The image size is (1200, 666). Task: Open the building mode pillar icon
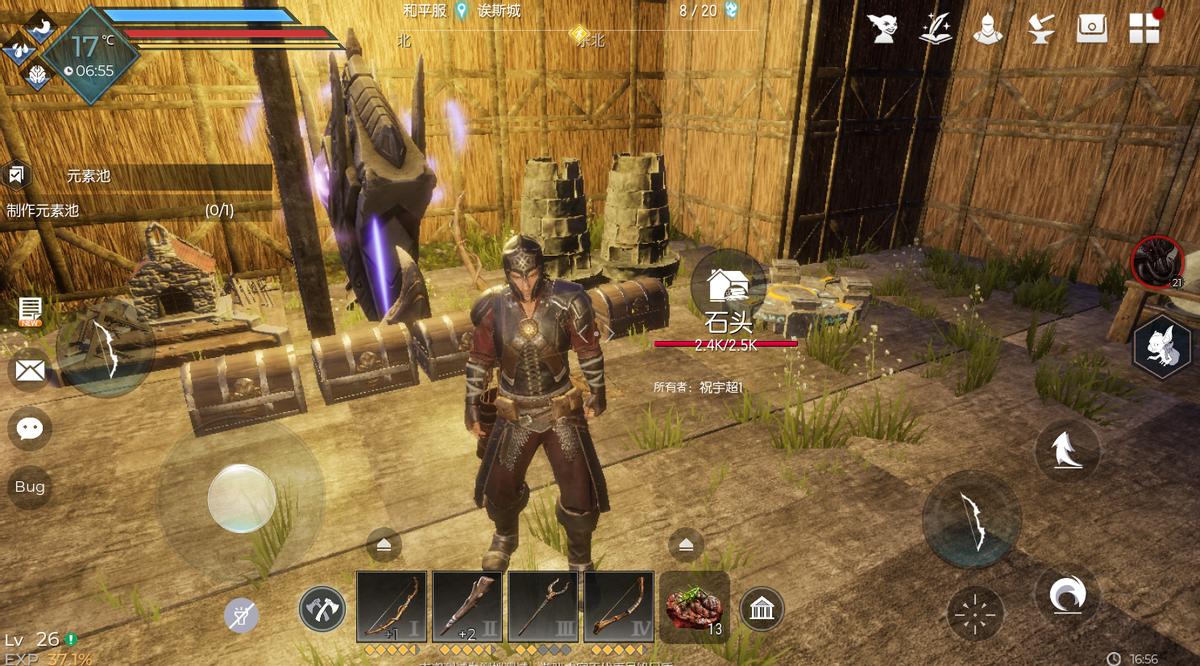762,608
